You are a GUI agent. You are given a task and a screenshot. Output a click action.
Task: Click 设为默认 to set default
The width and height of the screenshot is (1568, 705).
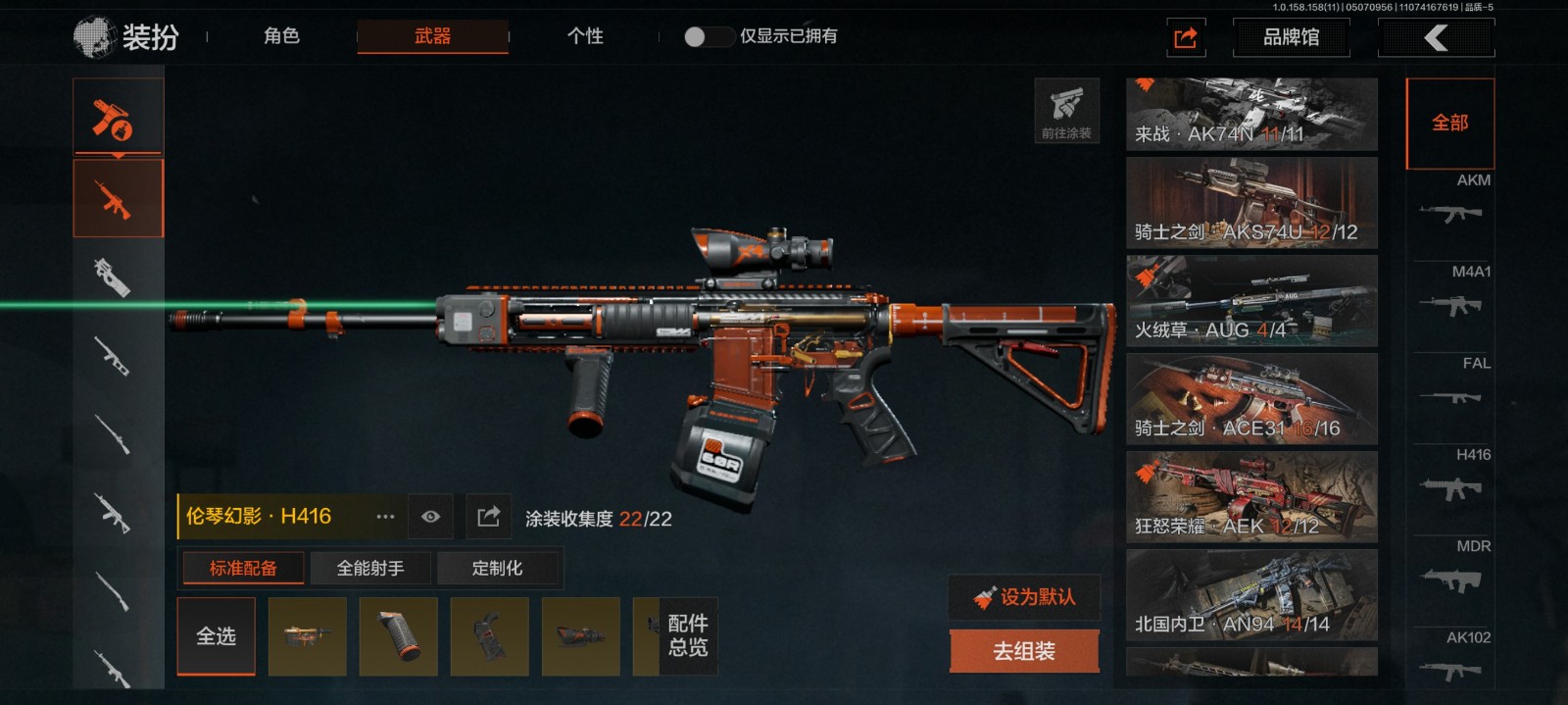(x=1025, y=596)
